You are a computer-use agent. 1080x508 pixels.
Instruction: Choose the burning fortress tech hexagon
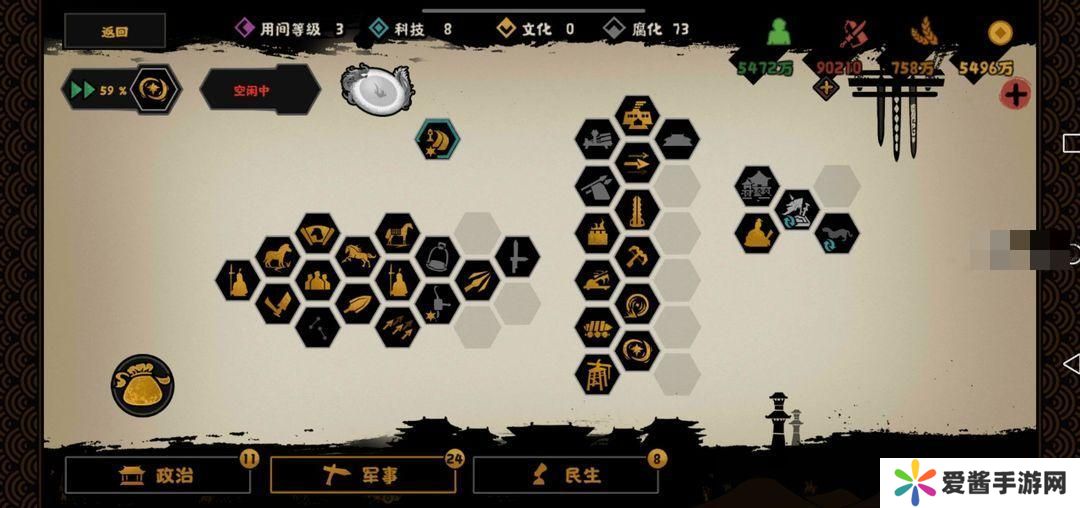tap(597, 233)
